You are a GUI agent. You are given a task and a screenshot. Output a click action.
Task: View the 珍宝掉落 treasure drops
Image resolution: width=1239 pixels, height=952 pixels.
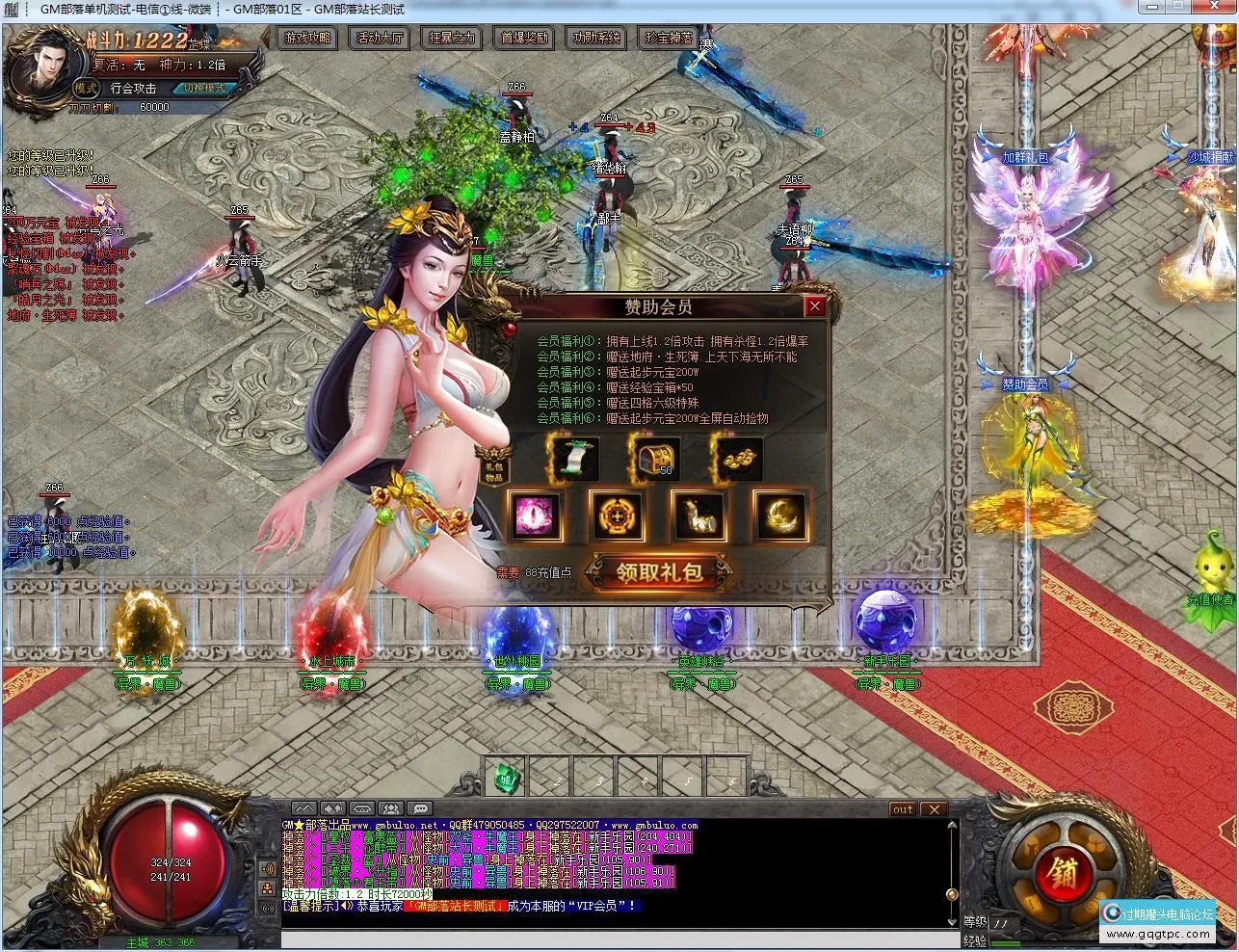(x=669, y=39)
